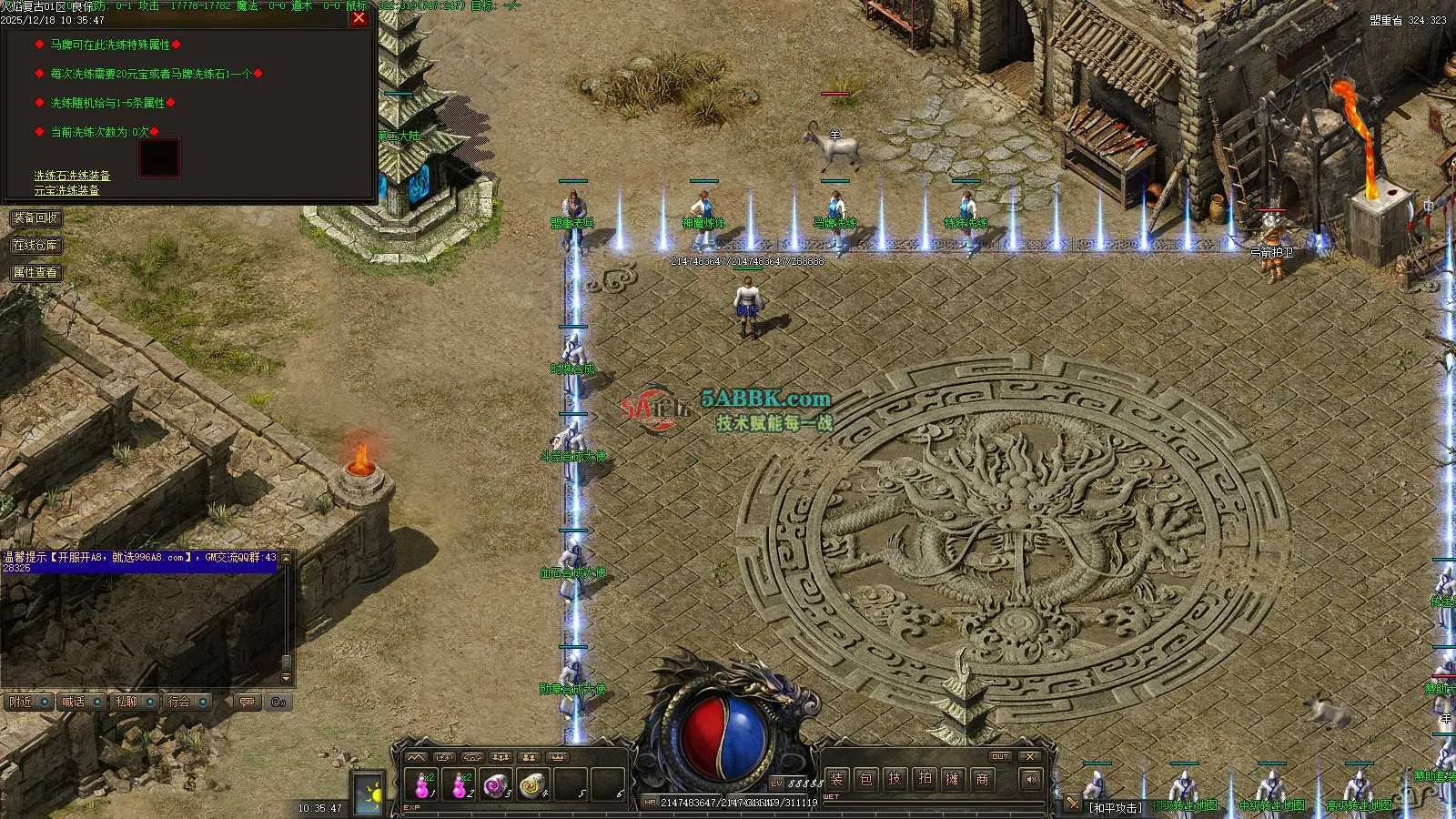This screenshot has width=1456, height=819.
Task: Close the 马牌洗练 dialog with red X
Action: (359, 17)
